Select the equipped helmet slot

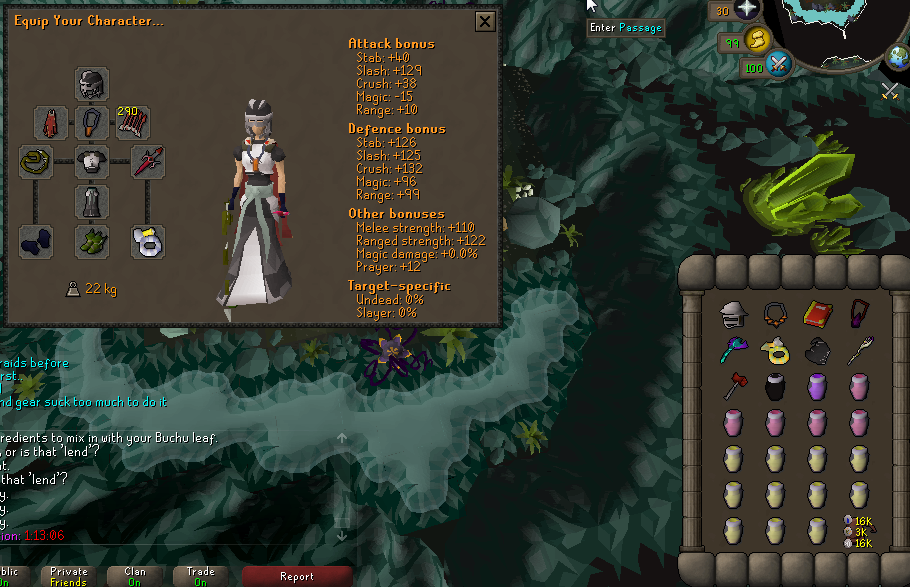click(x=92, y=84)
